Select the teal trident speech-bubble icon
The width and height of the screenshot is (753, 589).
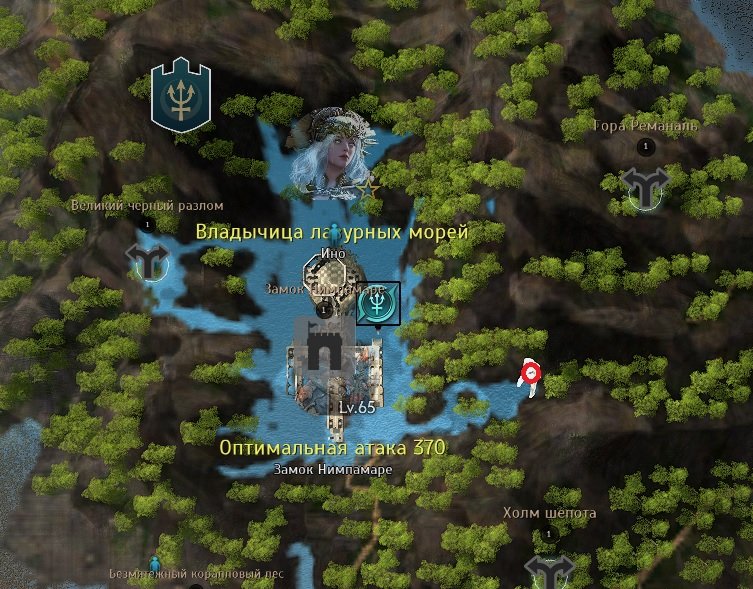pyautogui.click(x=378, y=303)
